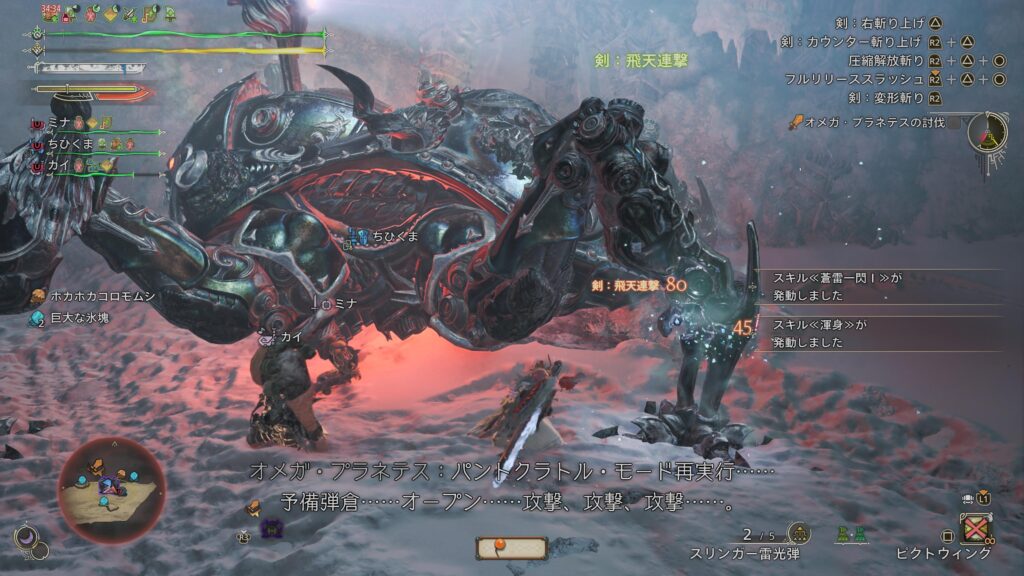The image size is (1024, 576).
Task: Click the 蒼雷一閃 skill activation notice
Action: tap(835, 286)
